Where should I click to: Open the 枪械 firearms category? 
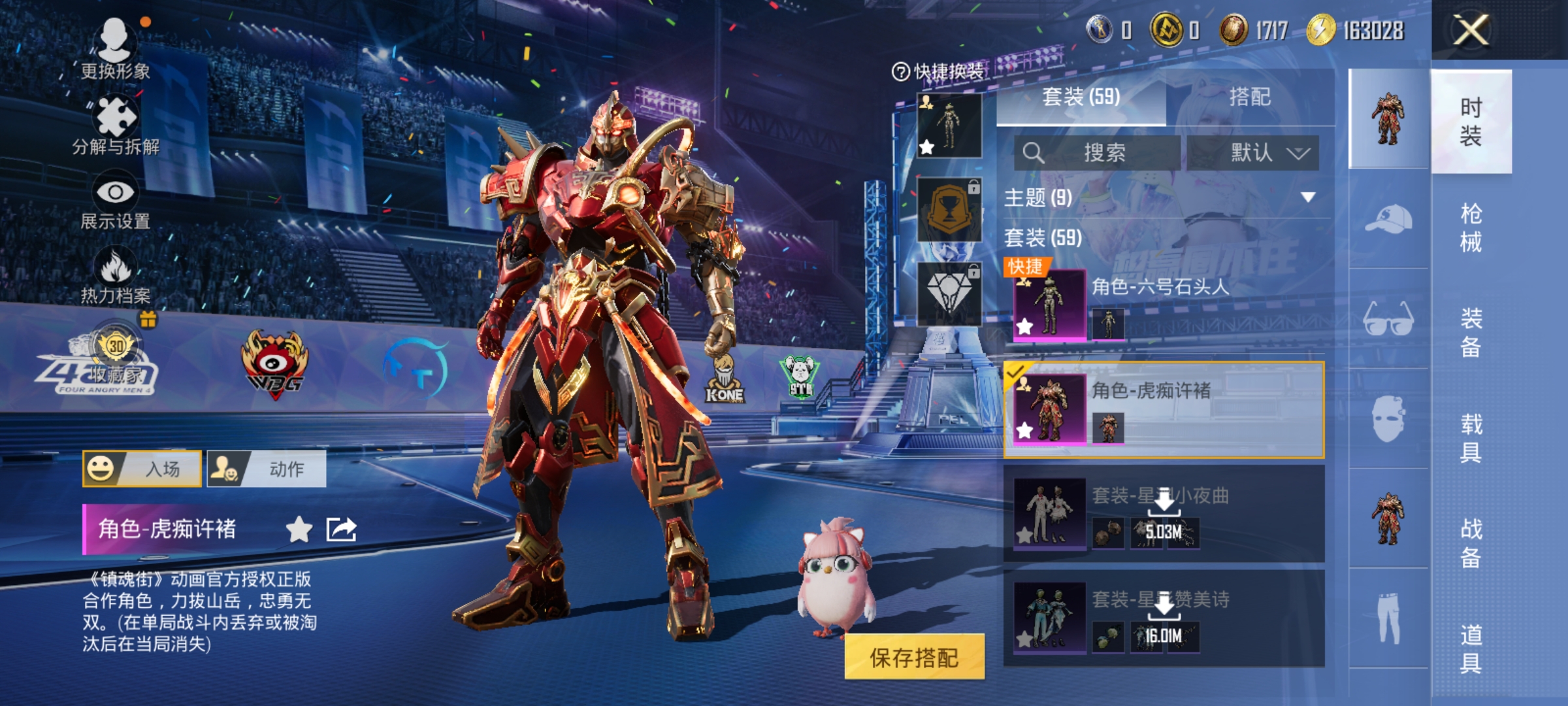coord(1471,227)
